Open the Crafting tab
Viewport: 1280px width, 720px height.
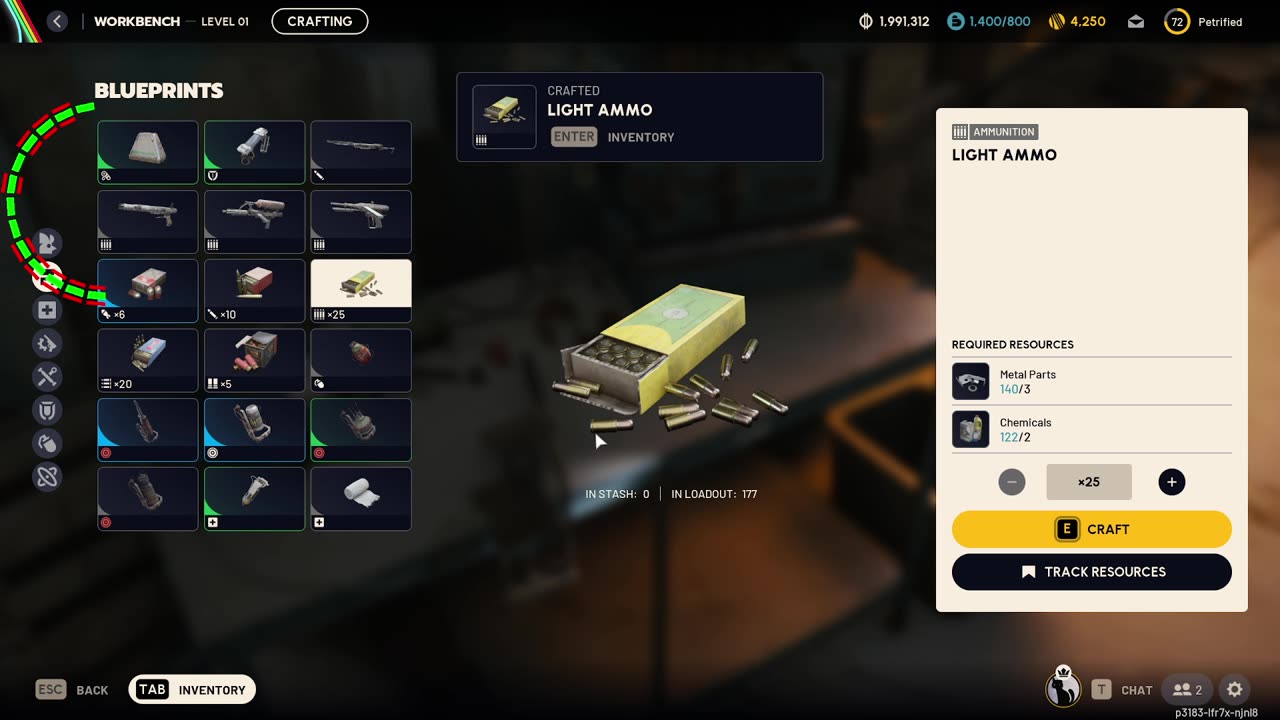tap(319, 21)
